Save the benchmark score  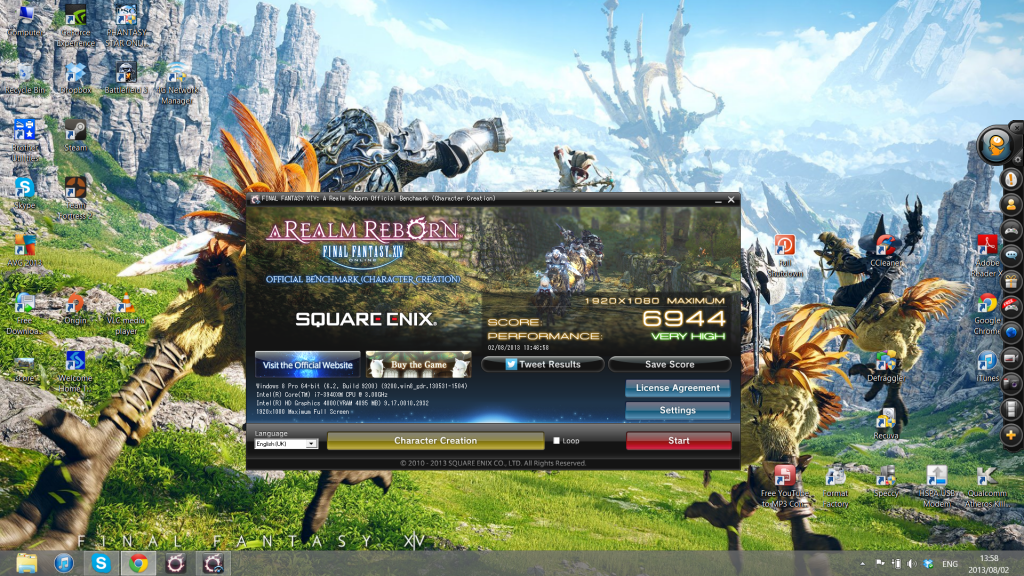[x=669, y=365]
